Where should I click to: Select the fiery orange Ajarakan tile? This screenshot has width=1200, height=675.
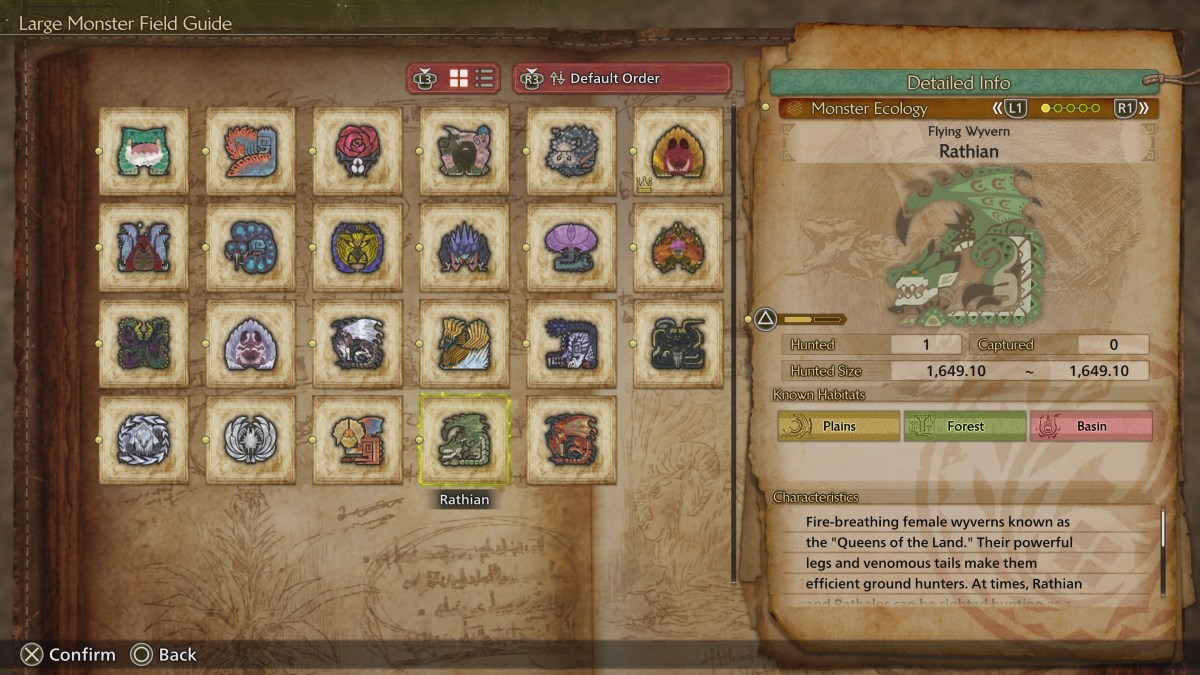(x=679, y=247)
